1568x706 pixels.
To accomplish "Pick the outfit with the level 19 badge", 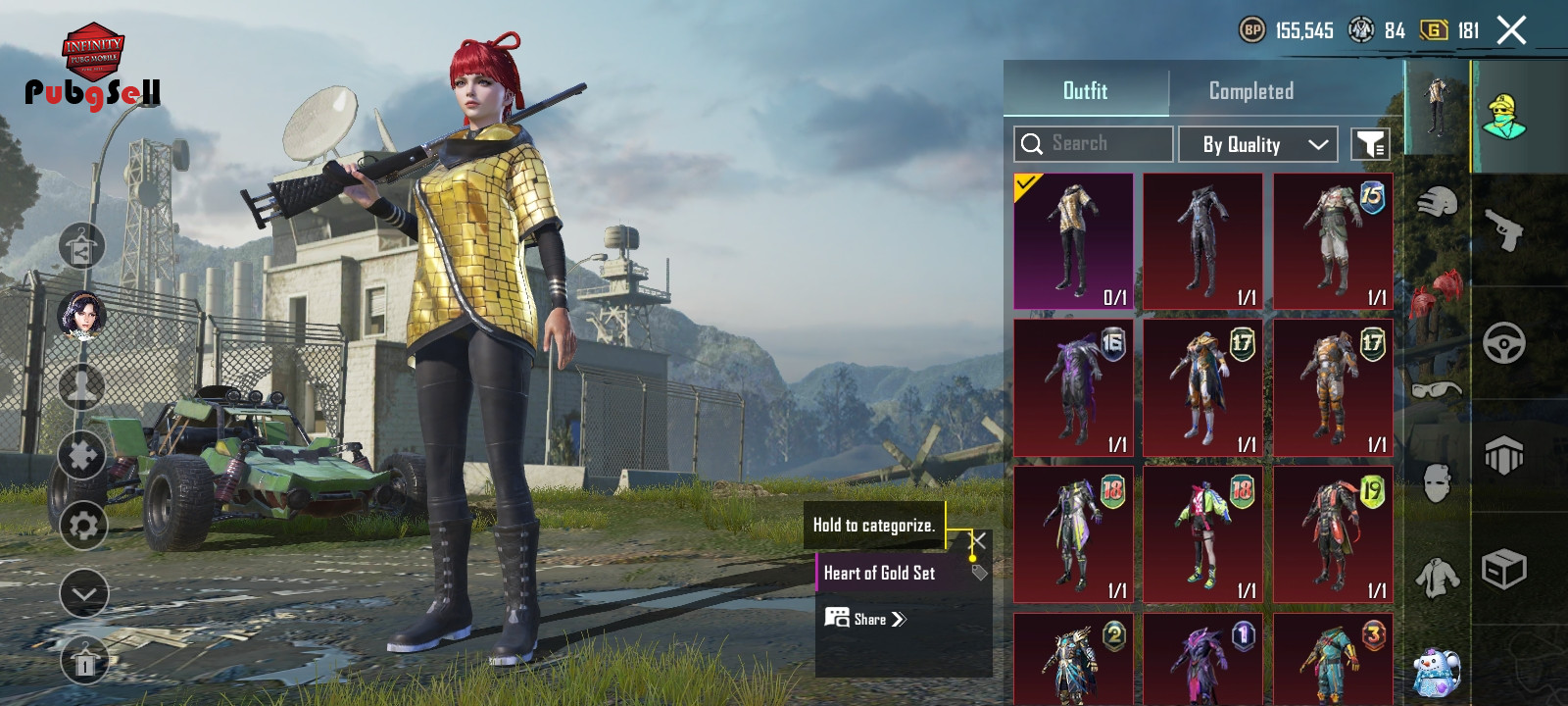I will (x=1333, y=534).
